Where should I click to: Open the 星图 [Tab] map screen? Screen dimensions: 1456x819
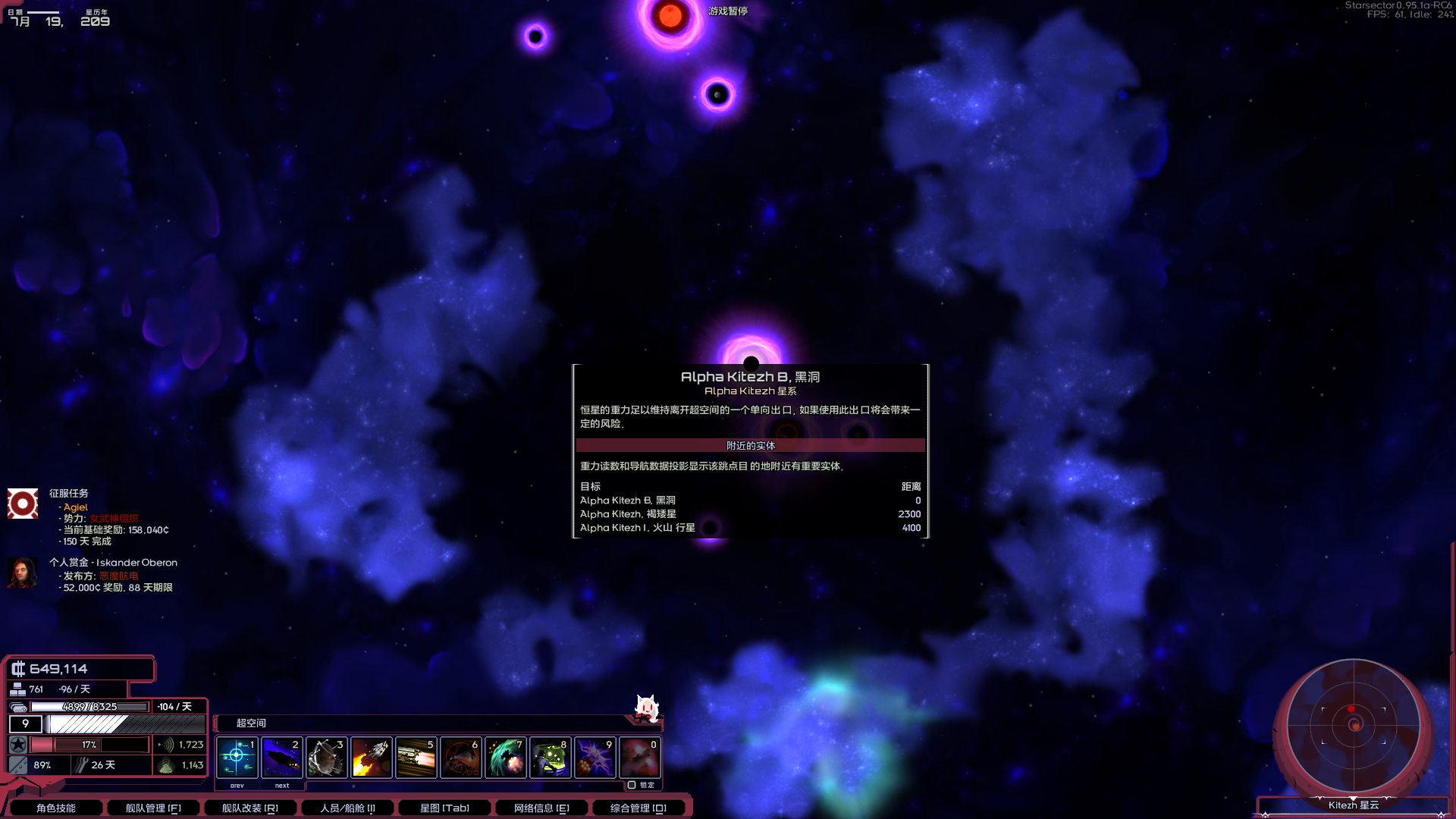(x=445, y=808)
